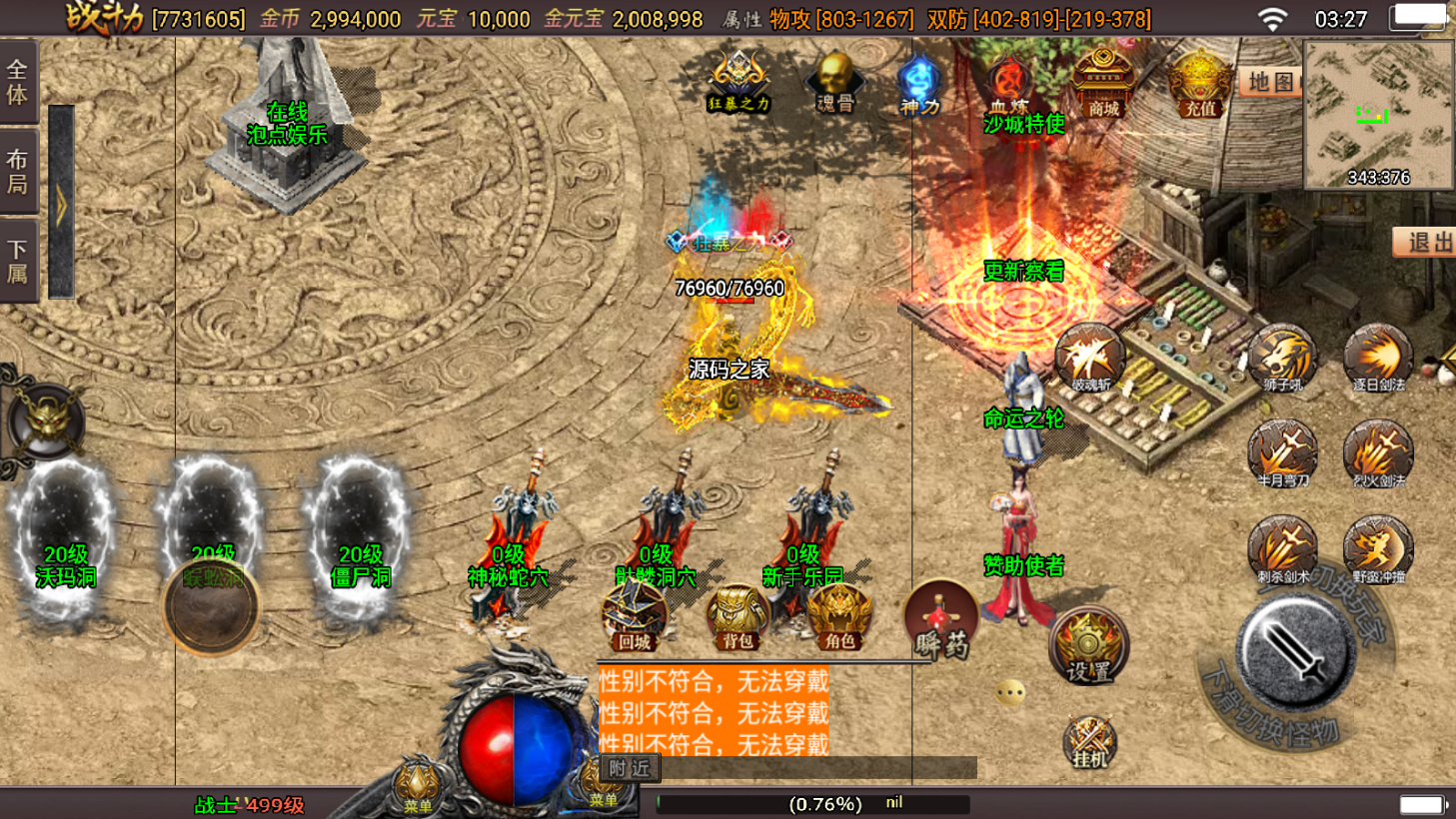This screenshot has width=1456, height=819.
Task: Open the 魂骨 skull icon
Action: 834,82
